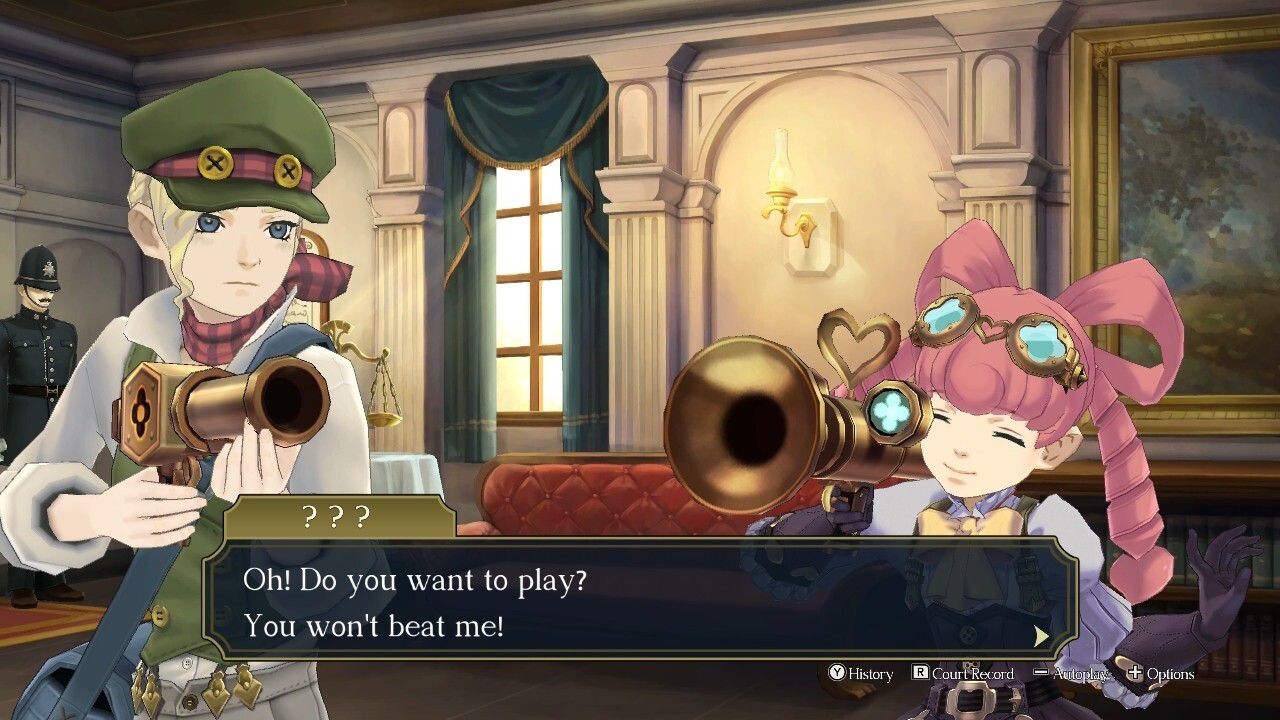Open the Options menu
The width and height of the screenshot is (1280, 720).
[1160, 674]
